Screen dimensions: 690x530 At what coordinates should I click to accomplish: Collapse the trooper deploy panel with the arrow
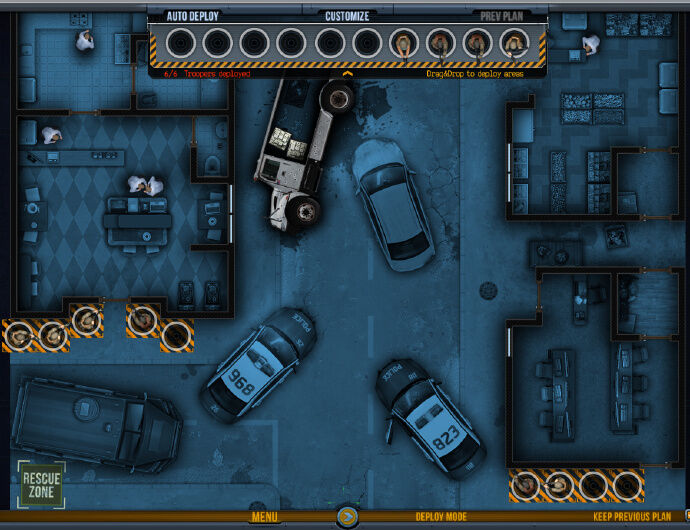click(x=347, y=73)
